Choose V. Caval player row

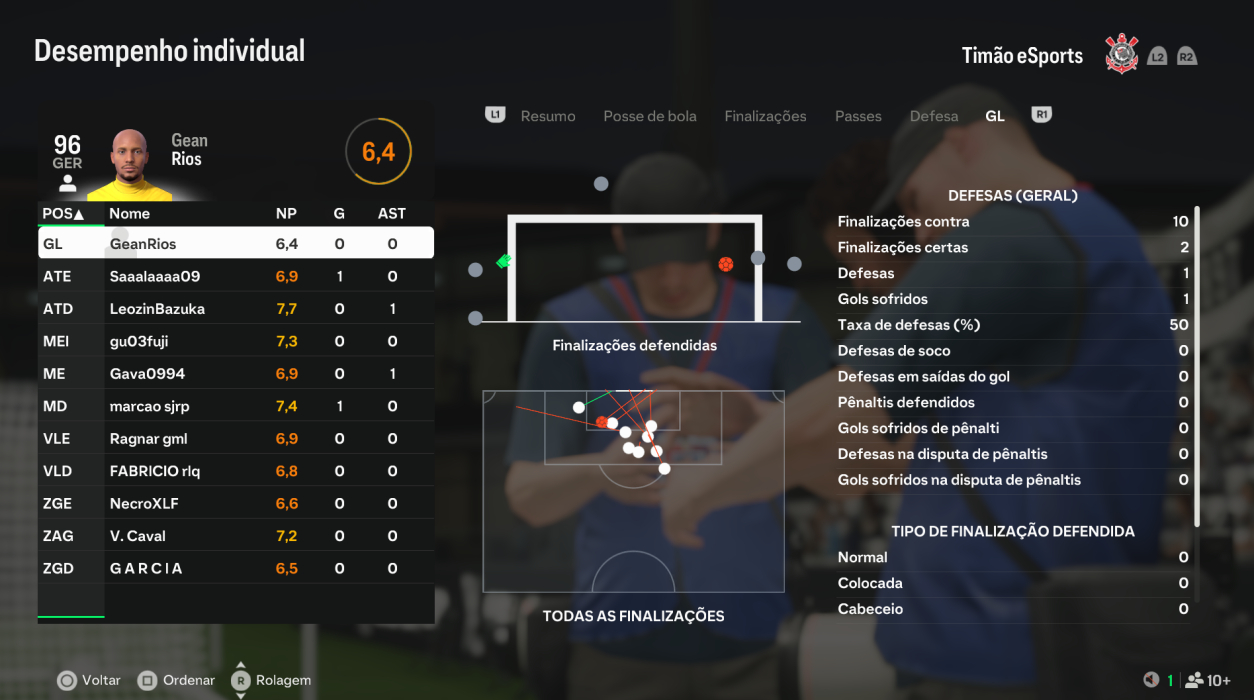(236, 536)
